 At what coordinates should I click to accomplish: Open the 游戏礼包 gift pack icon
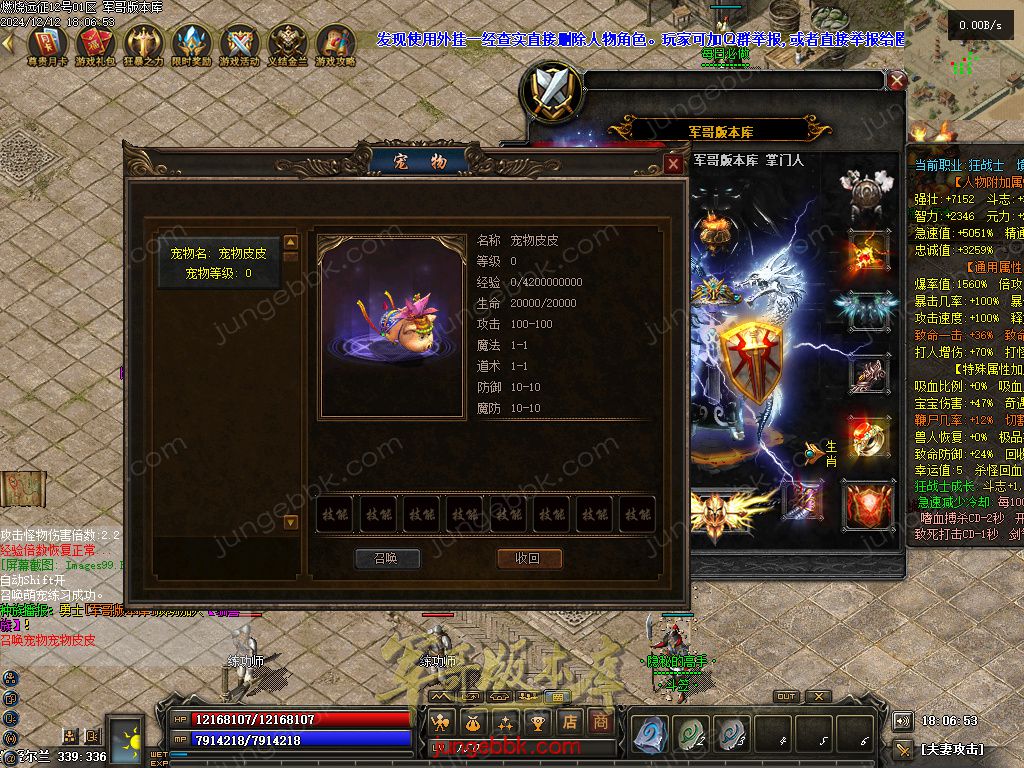[x=94, y=45]
